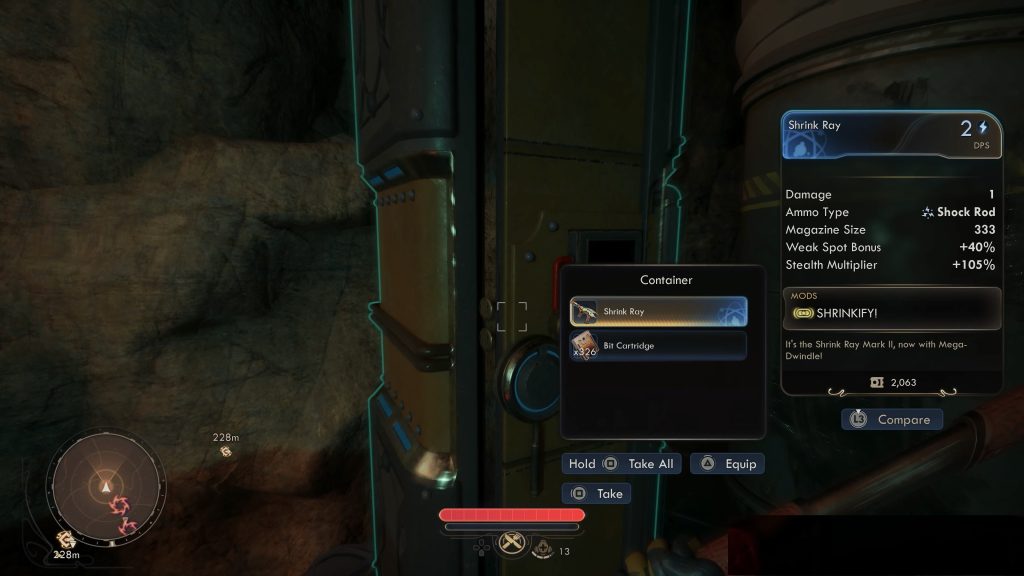Screen dimensions: 1024x576
Task: Take all items from the container
Action: (621, 464)
